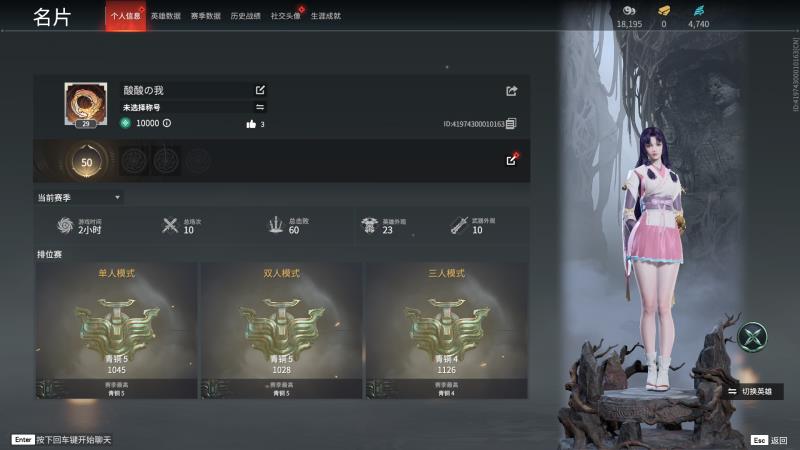Open the 赛季数据 tab
Image resolution: width=800 pixels, height=450 pixels.
(x=205, y=16)
